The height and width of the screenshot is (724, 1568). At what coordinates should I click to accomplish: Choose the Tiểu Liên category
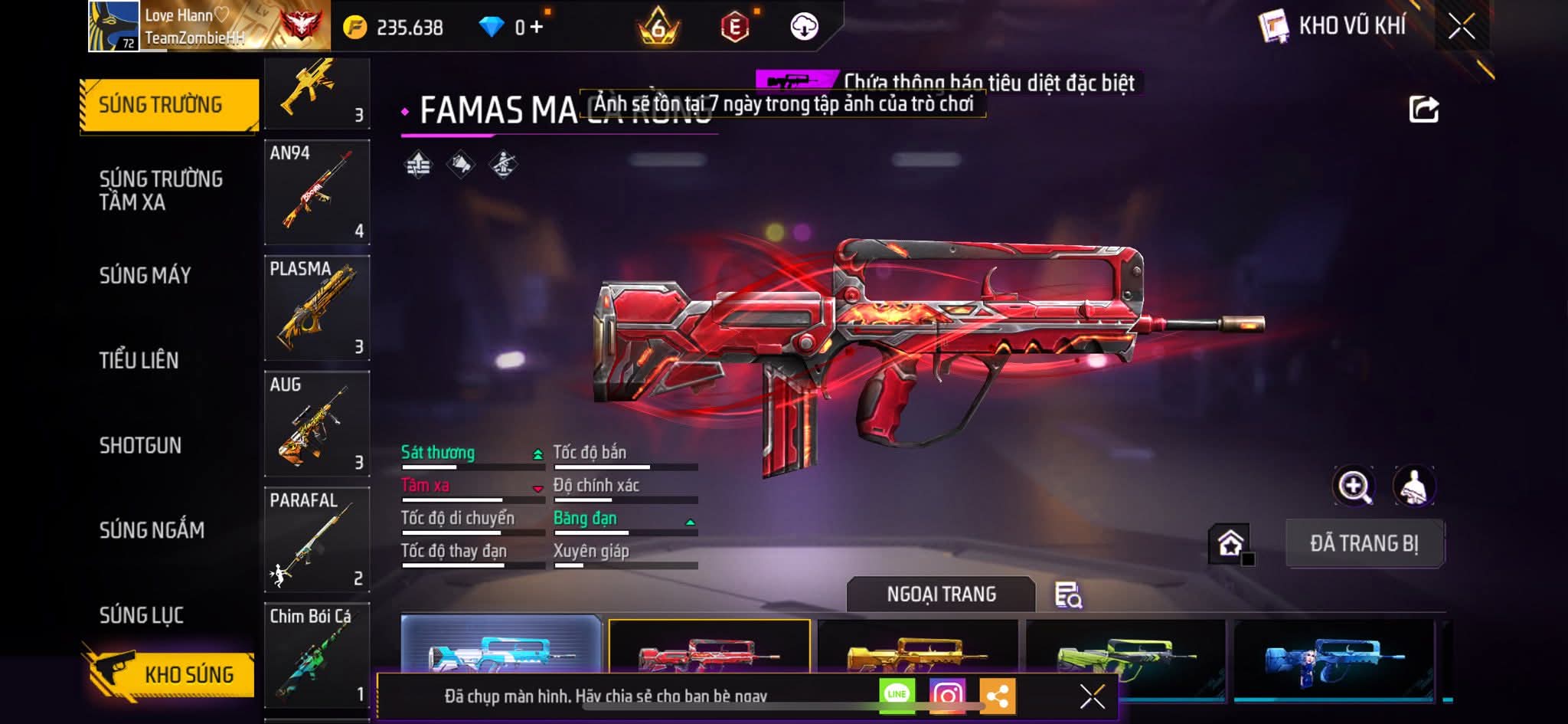(x=139, y=360)
